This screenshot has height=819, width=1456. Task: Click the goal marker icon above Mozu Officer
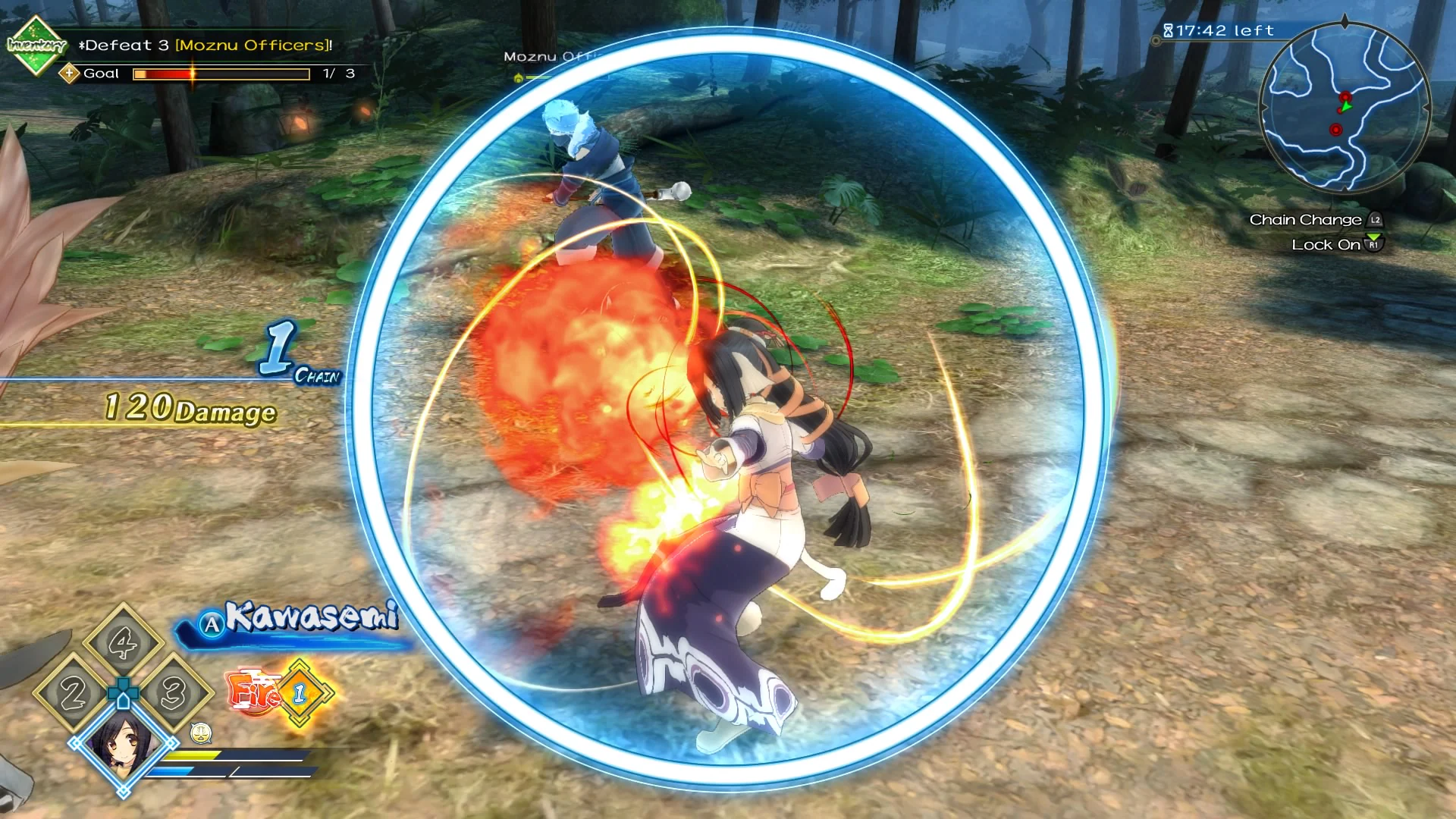pyautogui.click(x=518, y=77)
